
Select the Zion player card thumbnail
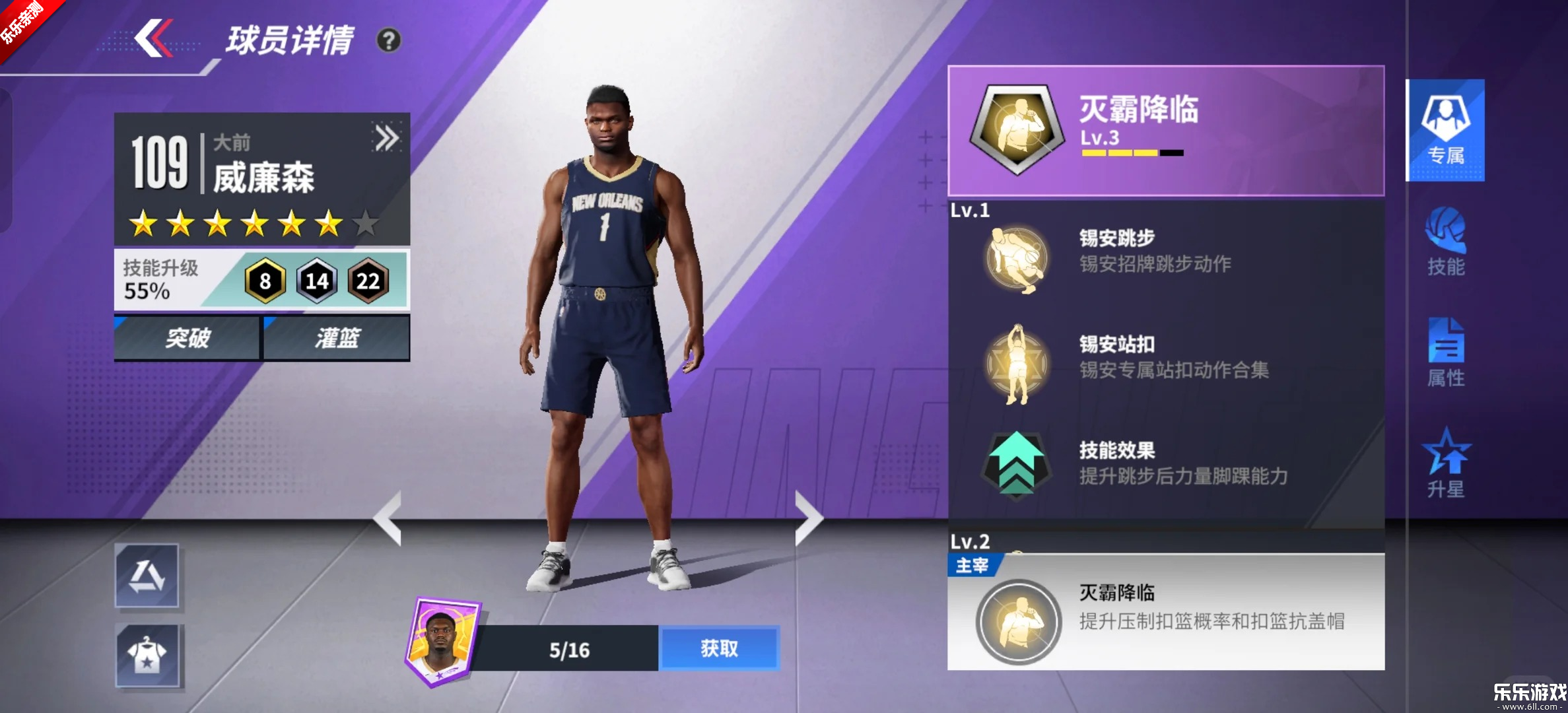pos(442,642)
